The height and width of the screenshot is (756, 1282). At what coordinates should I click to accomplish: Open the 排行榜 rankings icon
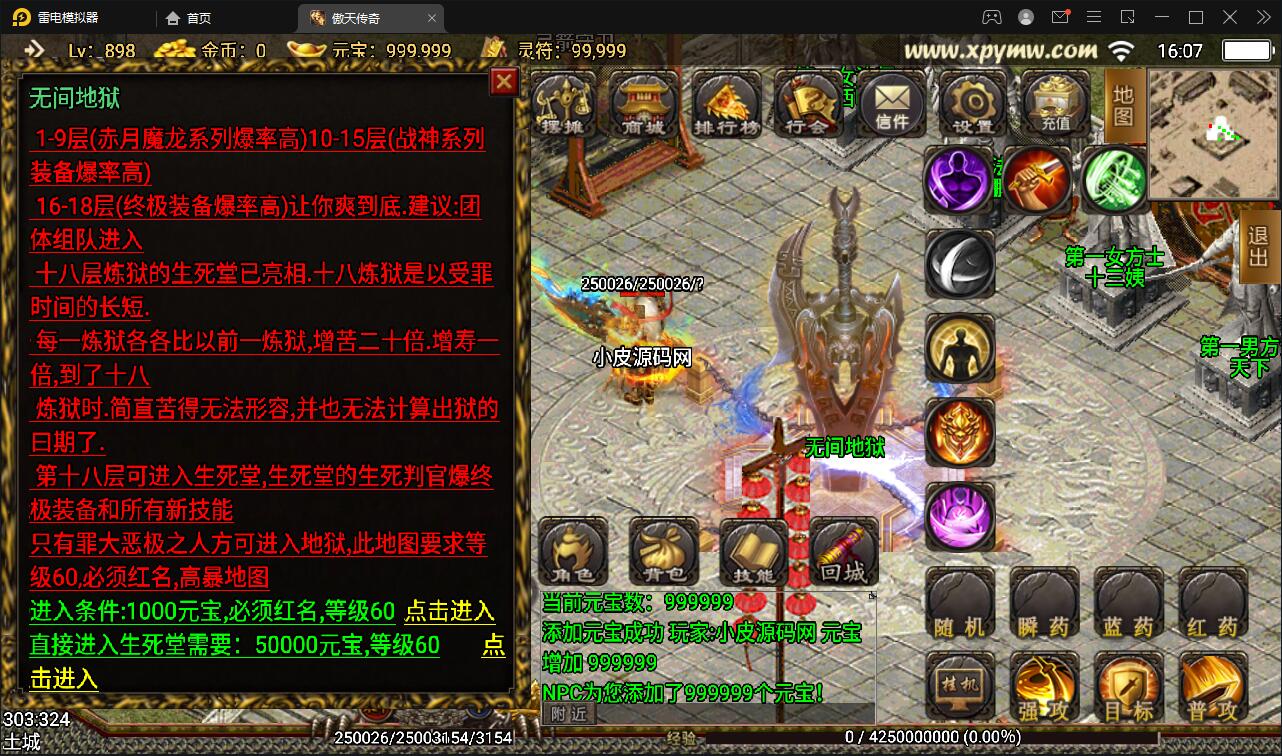pos(726,103)
